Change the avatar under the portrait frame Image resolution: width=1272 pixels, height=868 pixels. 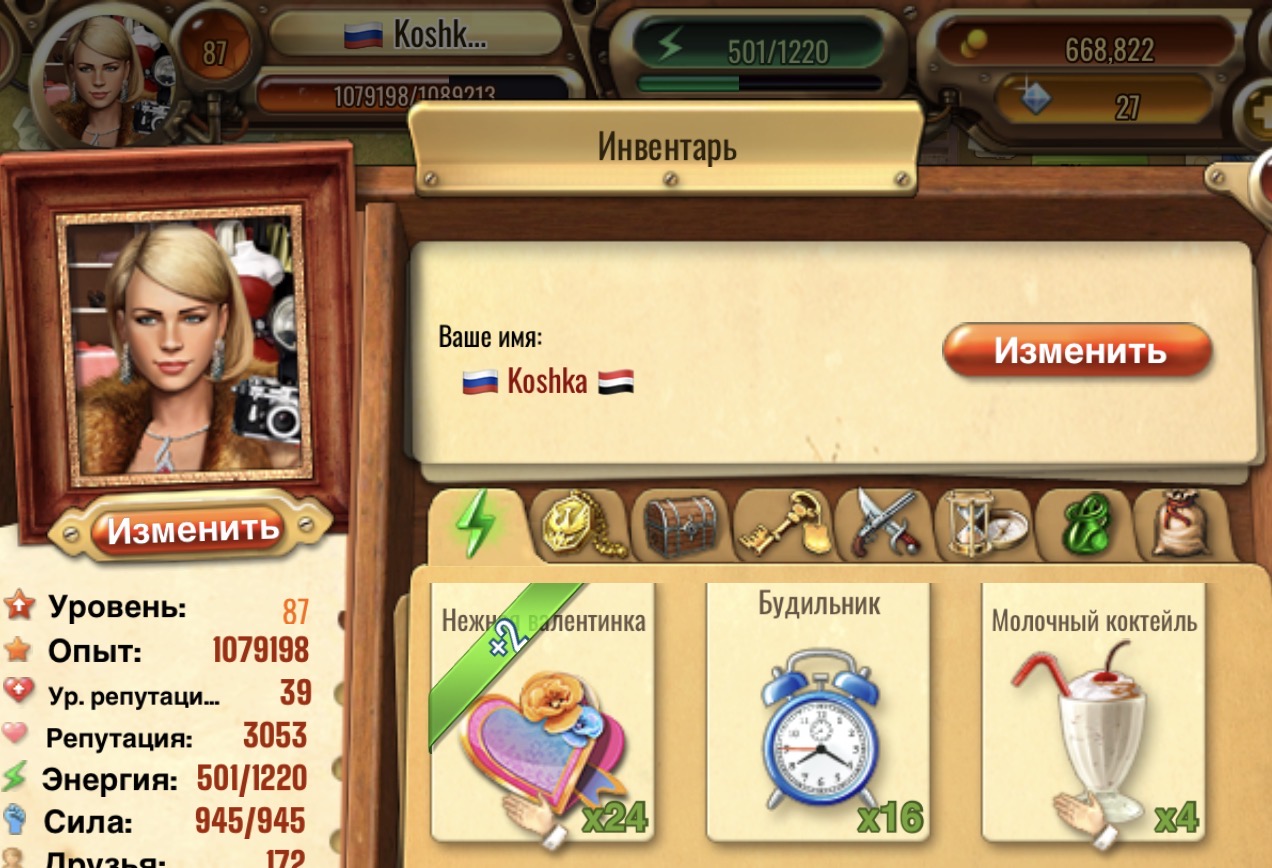pyautogui.click(x=192, y=528)
